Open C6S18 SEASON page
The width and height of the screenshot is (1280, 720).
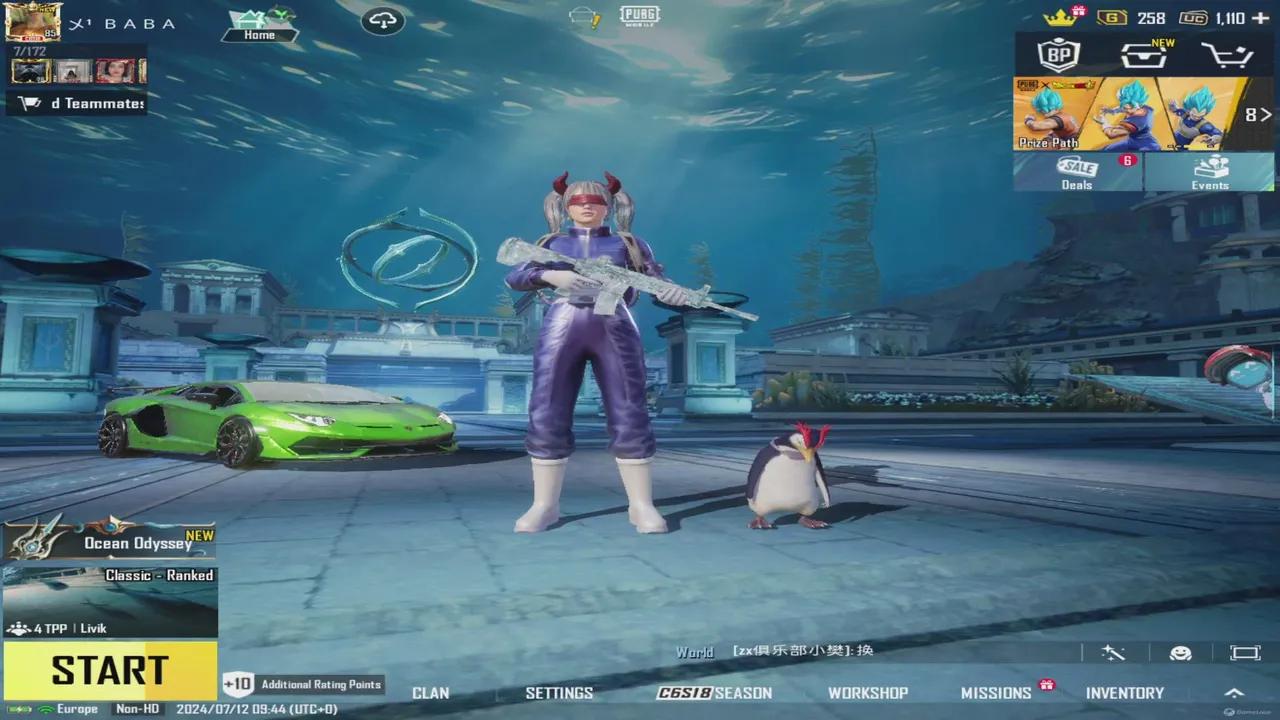[x=716, y=692]
